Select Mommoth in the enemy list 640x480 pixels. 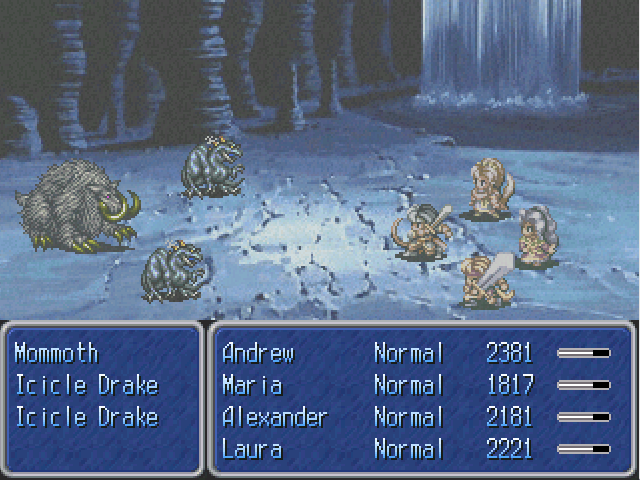tap(56, 353)
